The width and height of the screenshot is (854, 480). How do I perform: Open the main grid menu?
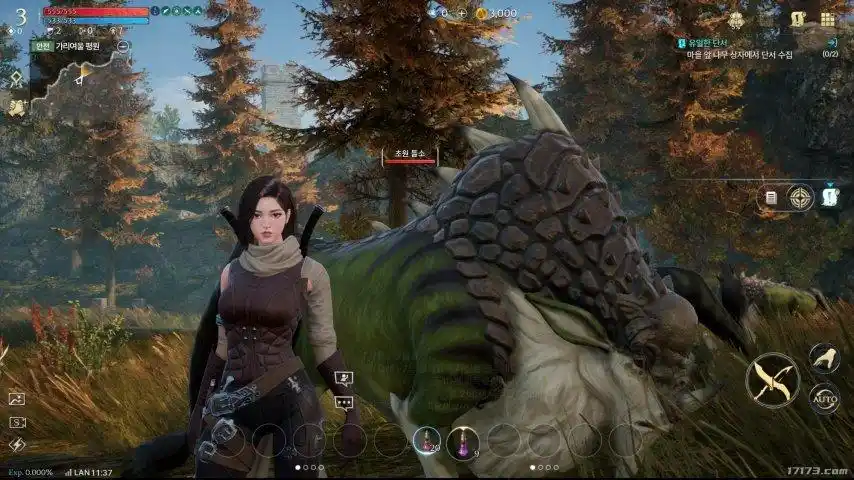pyautogui.click(x=828, y=19)
